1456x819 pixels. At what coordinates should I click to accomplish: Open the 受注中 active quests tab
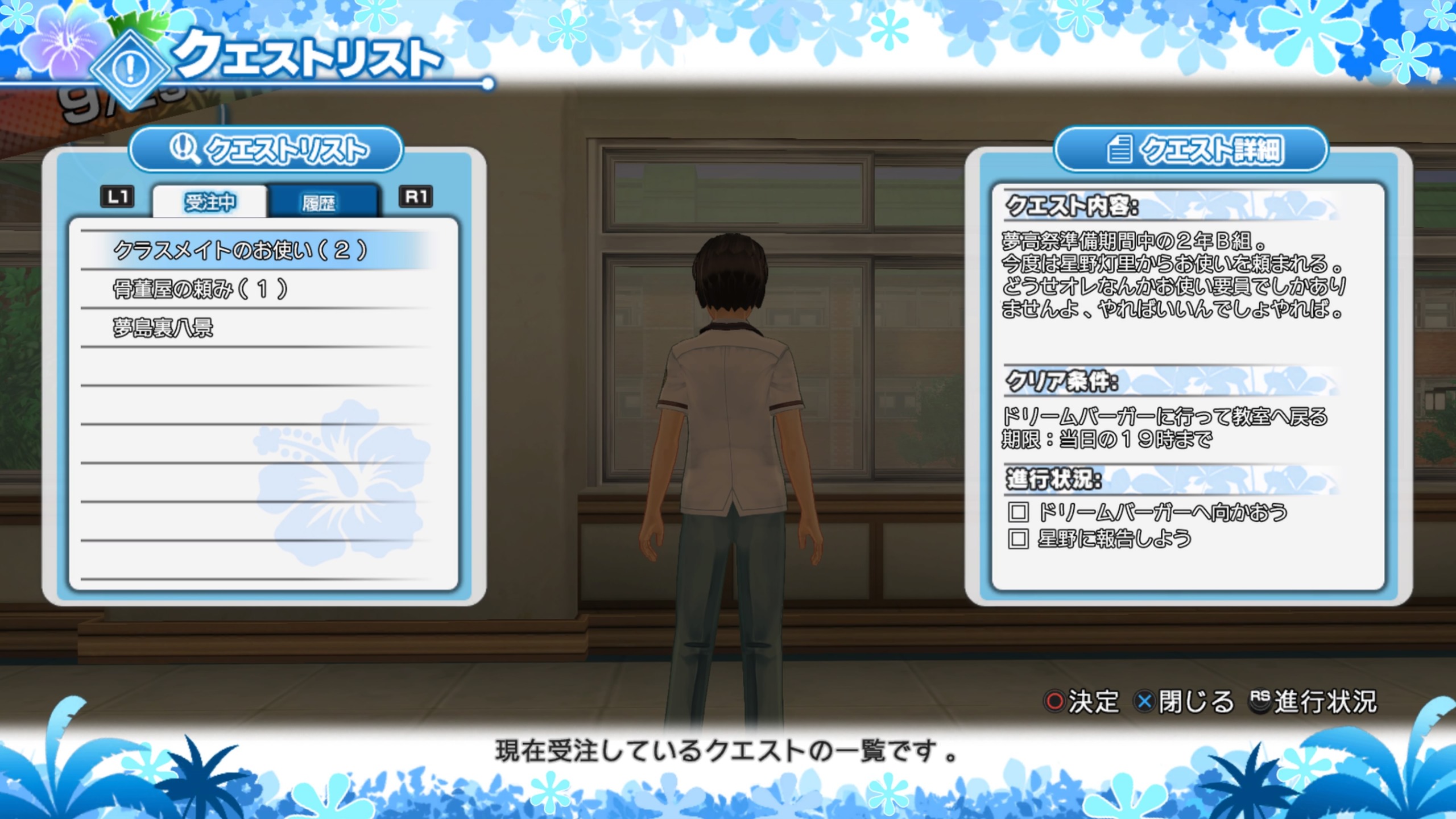pyautogui.click(x=210, y=202)
